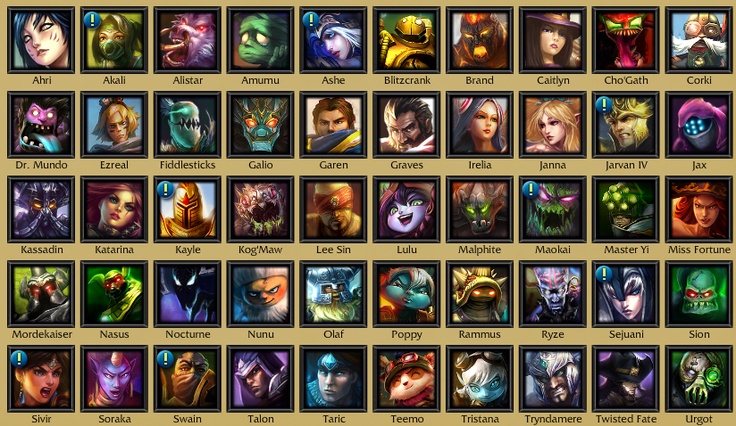
Task: Select the Sion champion portrait
Action: tap(697, 293)
